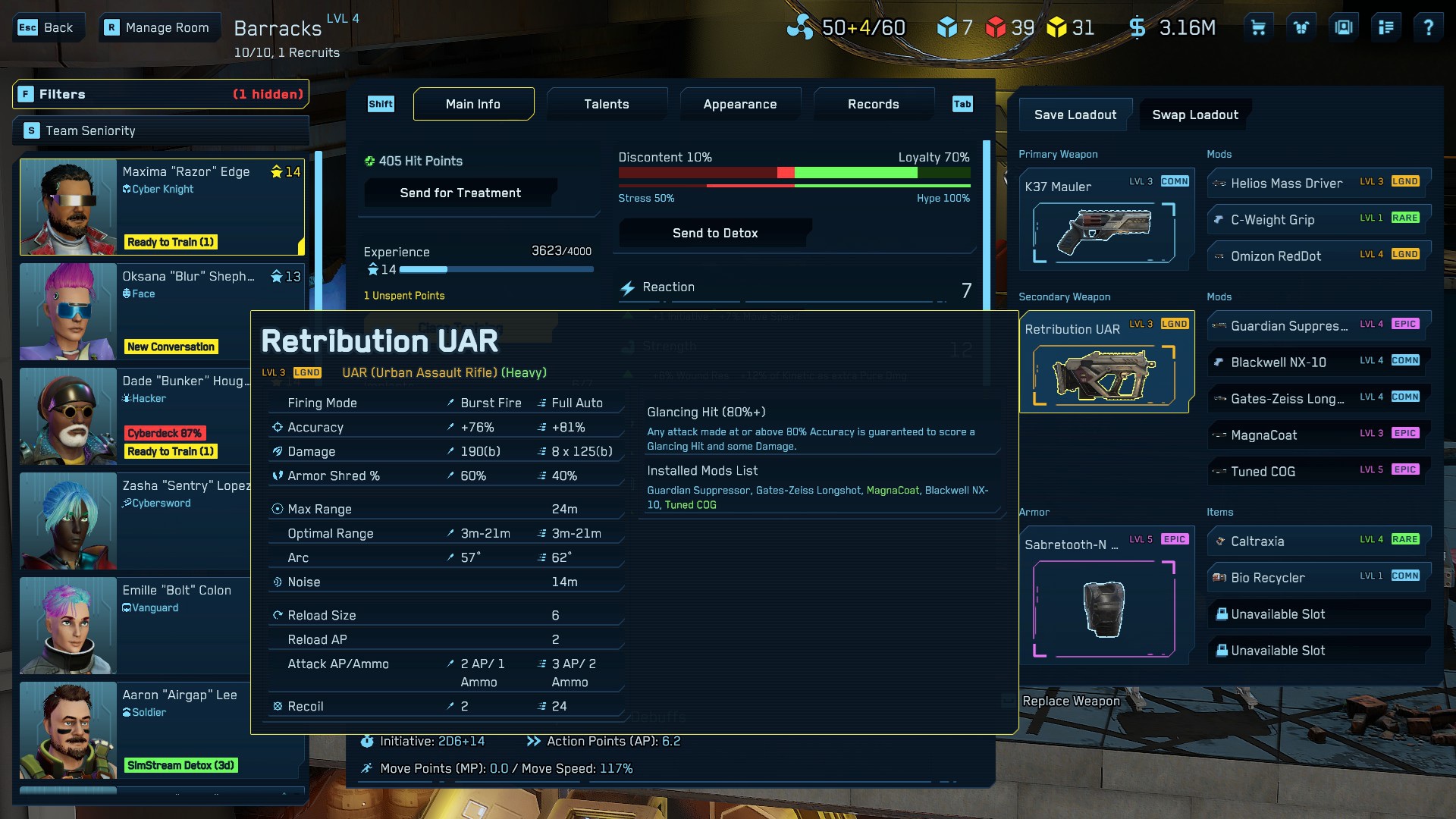Open the Appearance tab
Image resolution: width=1456 pixels, height=819 pixels.
pos(739,104)
